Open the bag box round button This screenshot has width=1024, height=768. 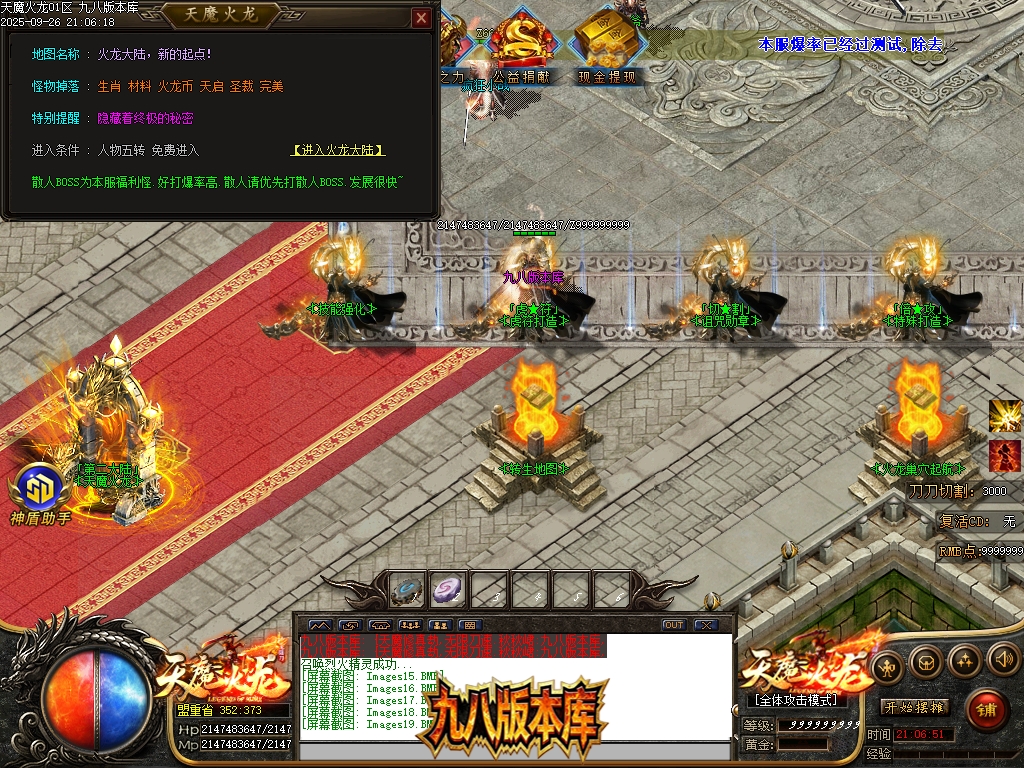(x=927, y=662)
